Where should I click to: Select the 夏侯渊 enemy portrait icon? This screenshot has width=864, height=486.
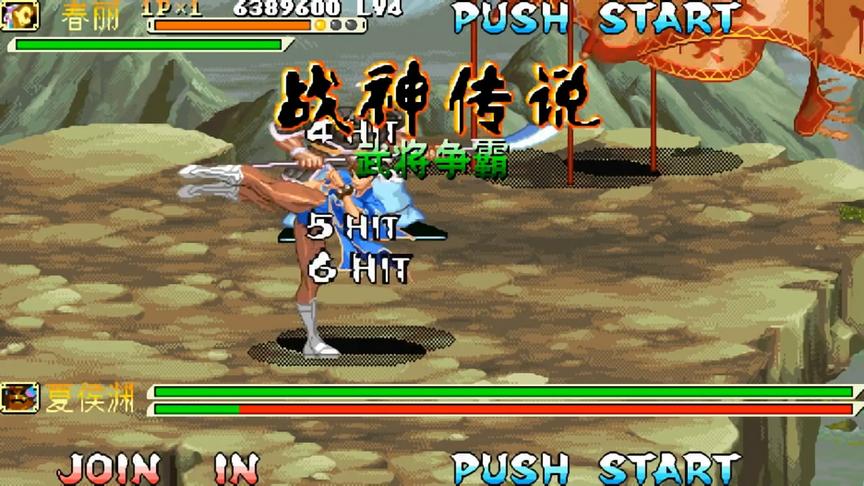(x=20, y=399)
